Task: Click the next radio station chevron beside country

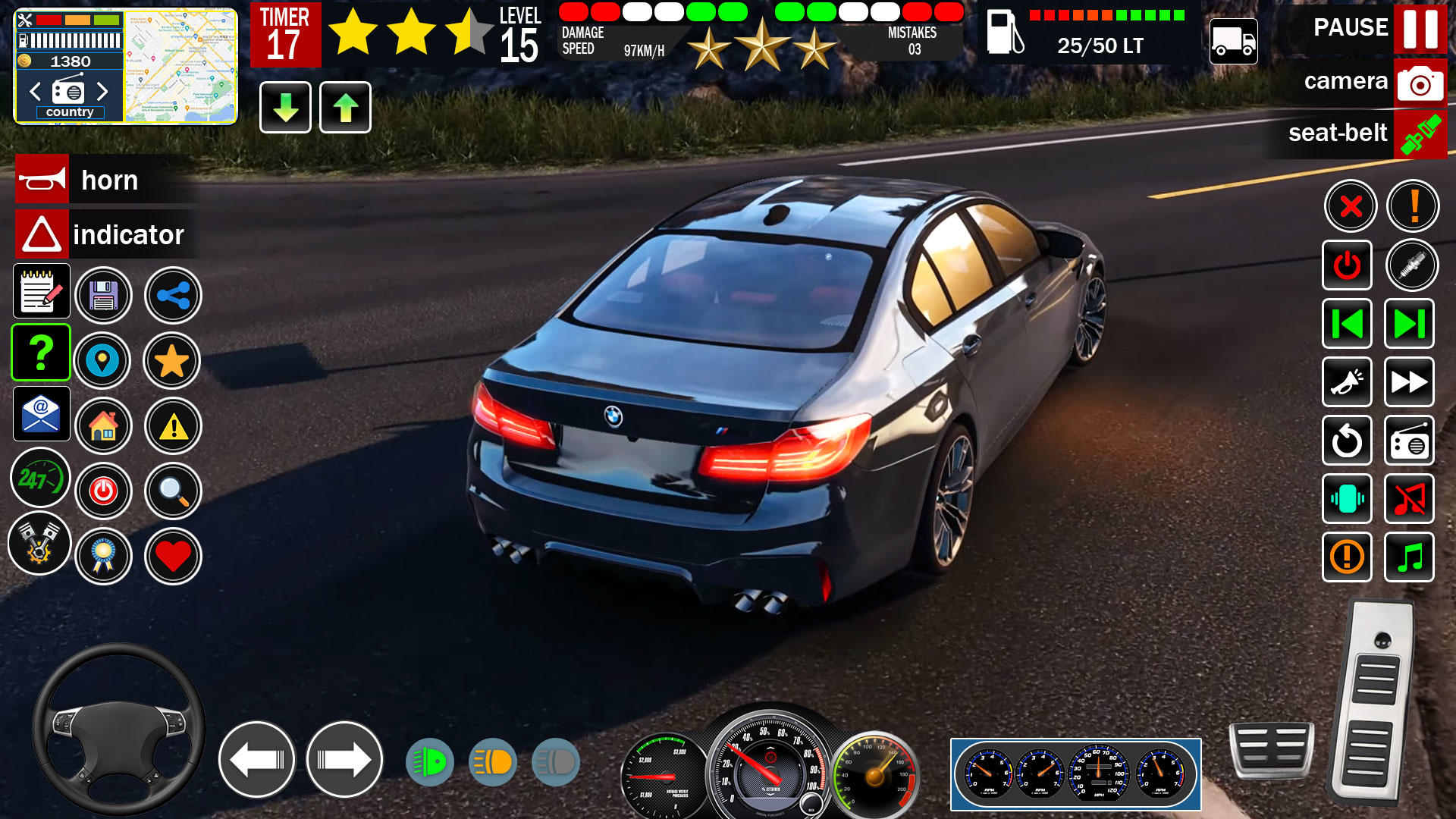Action: click(104, 92)
